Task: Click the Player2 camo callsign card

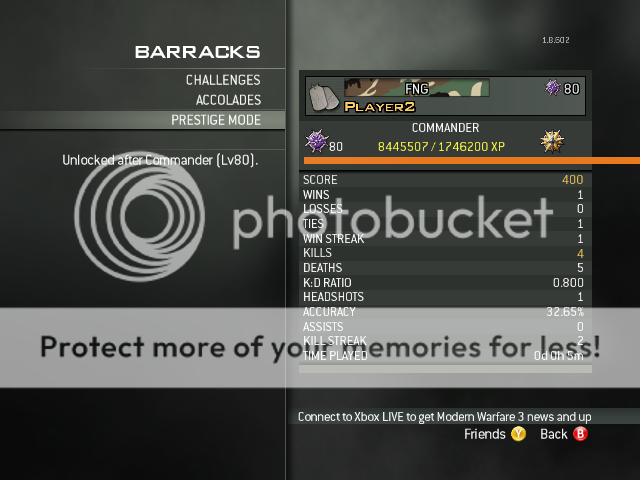Action: tap(416, 95)
